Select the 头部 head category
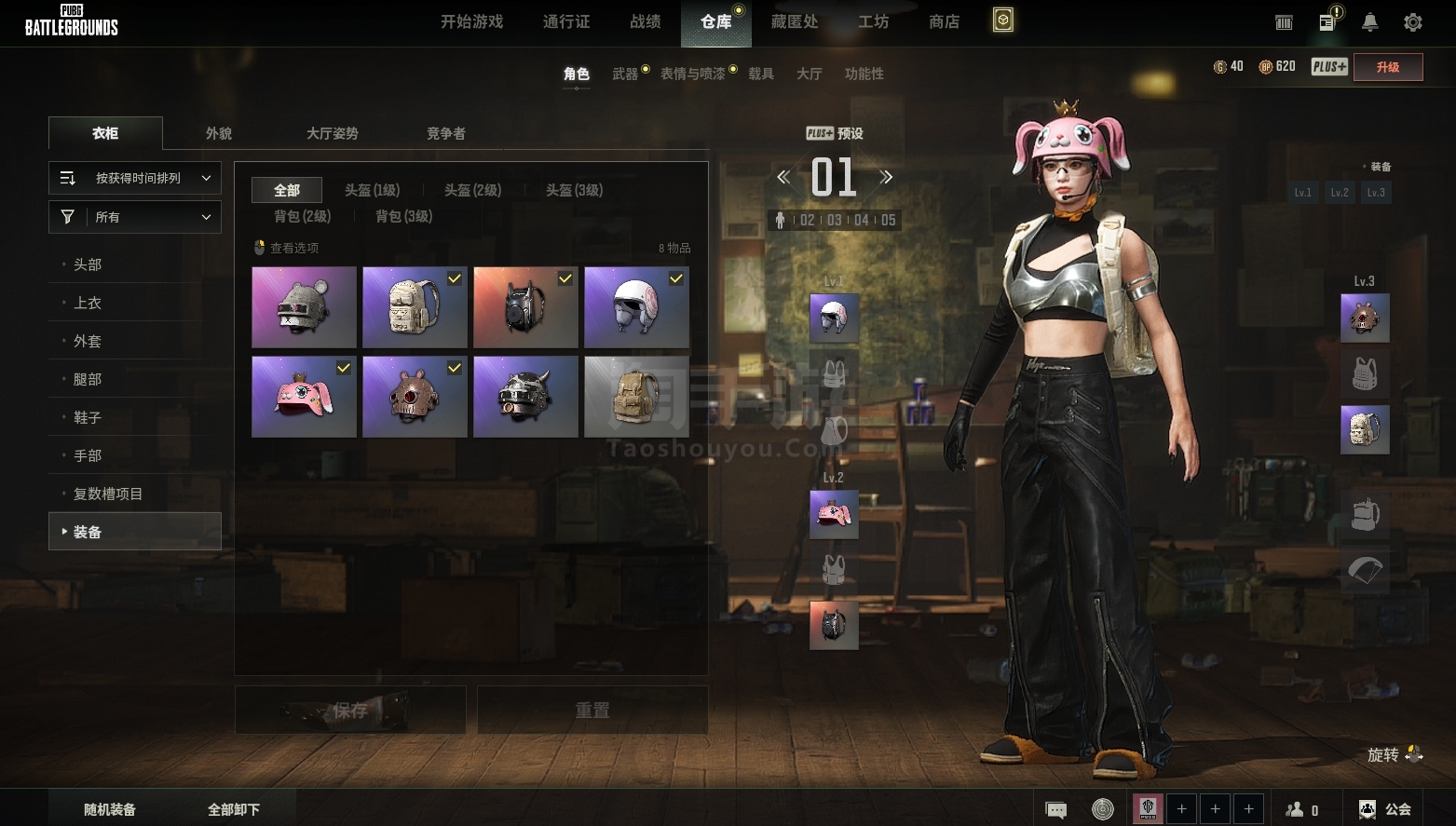 tap(88, 264)
